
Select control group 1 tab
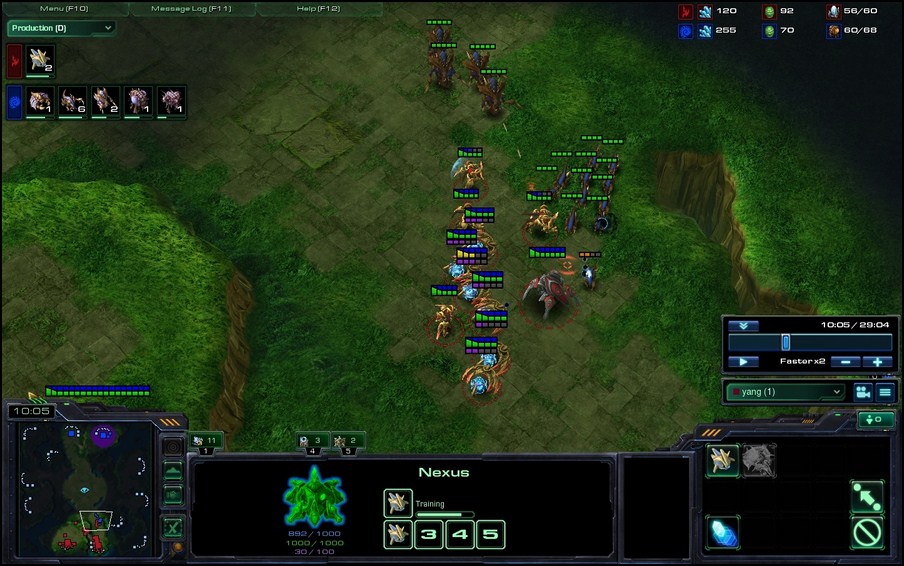[x=205, y=440]
